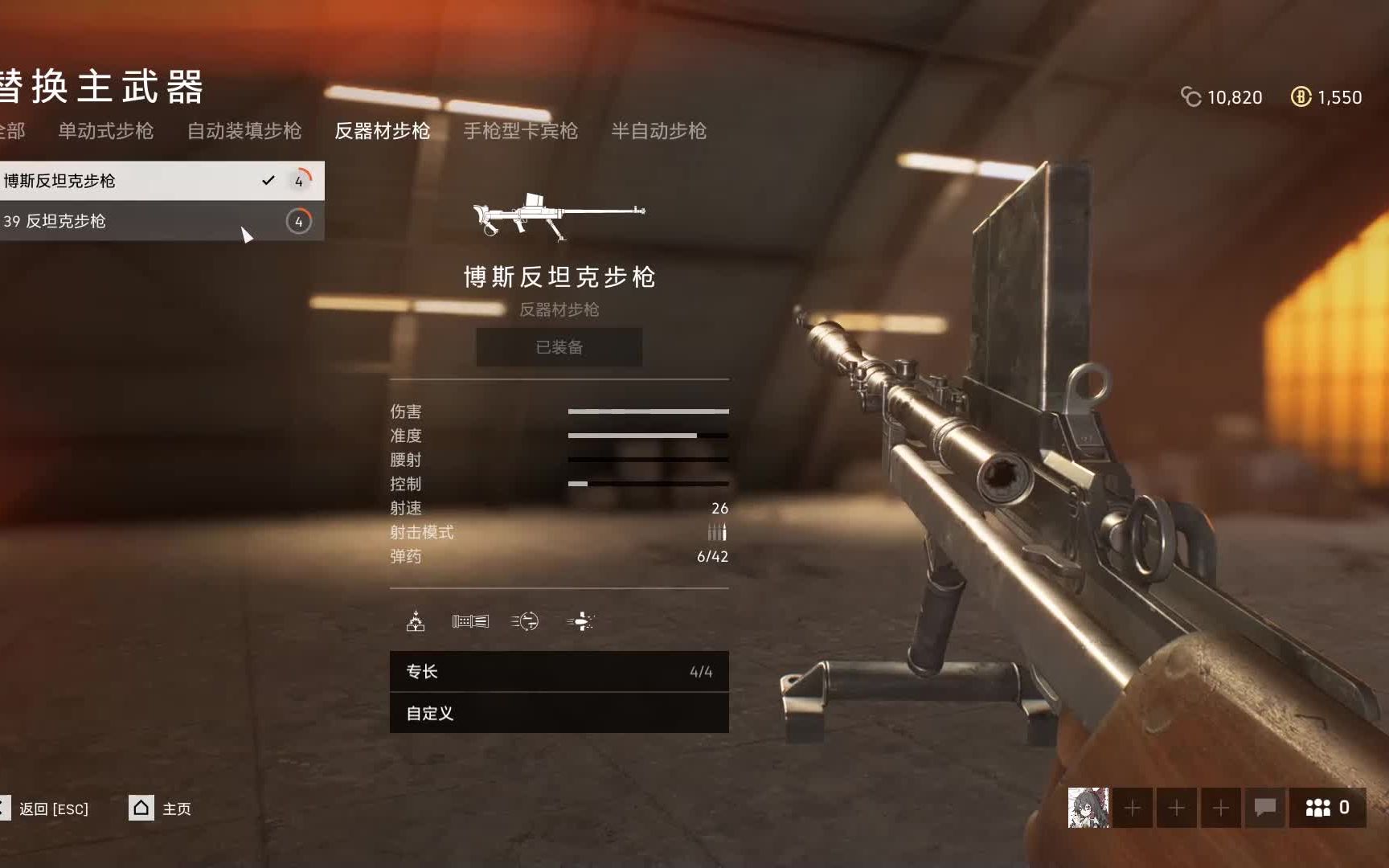Open the chat message icon at bottom right
The height and width of the screenshot is (868, 1389).
click(1266, 809)
